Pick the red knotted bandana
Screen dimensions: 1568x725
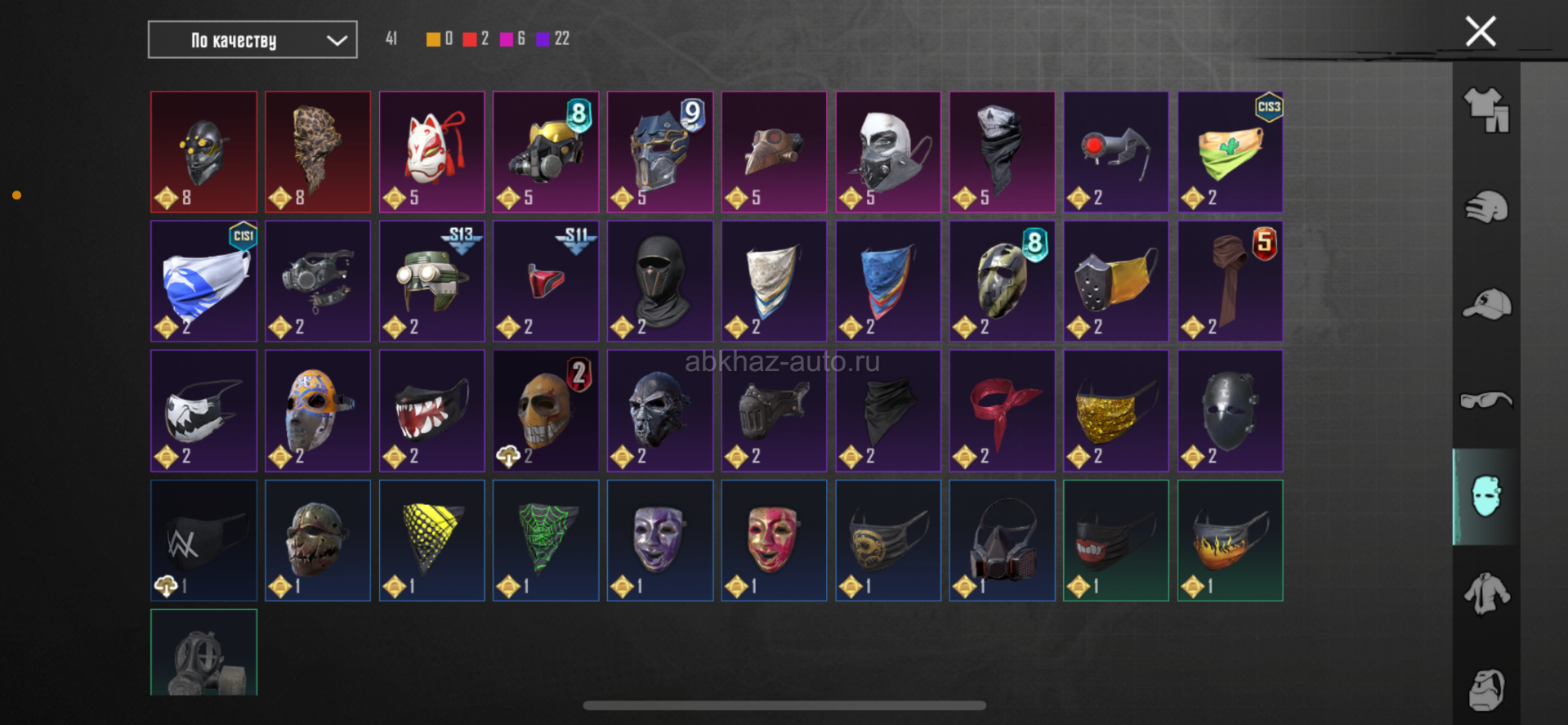(1002, 410)
